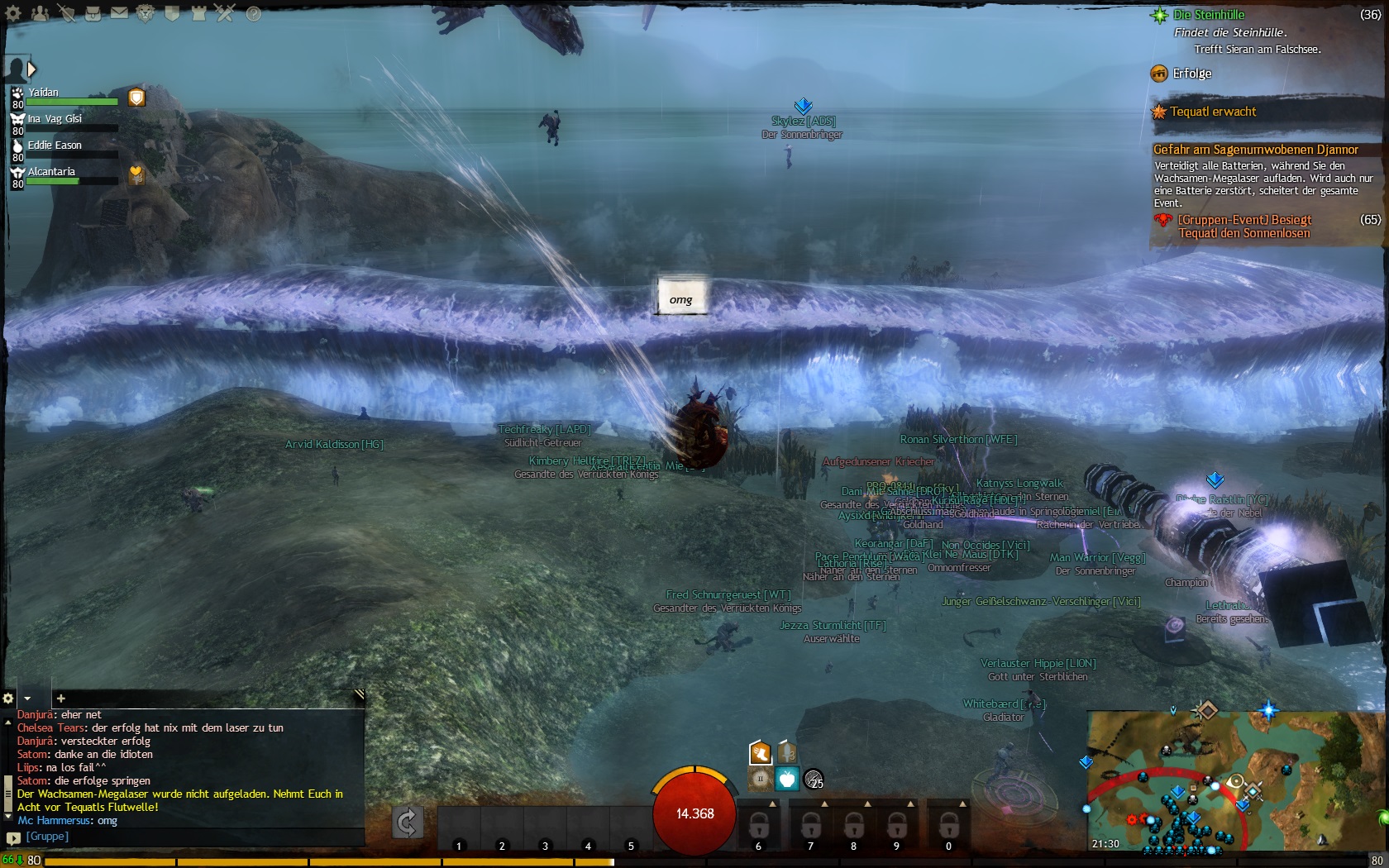This screenshot has height=868, width=1389.
Task: Click the weapon swap arrow button
Action: [407, 822]
